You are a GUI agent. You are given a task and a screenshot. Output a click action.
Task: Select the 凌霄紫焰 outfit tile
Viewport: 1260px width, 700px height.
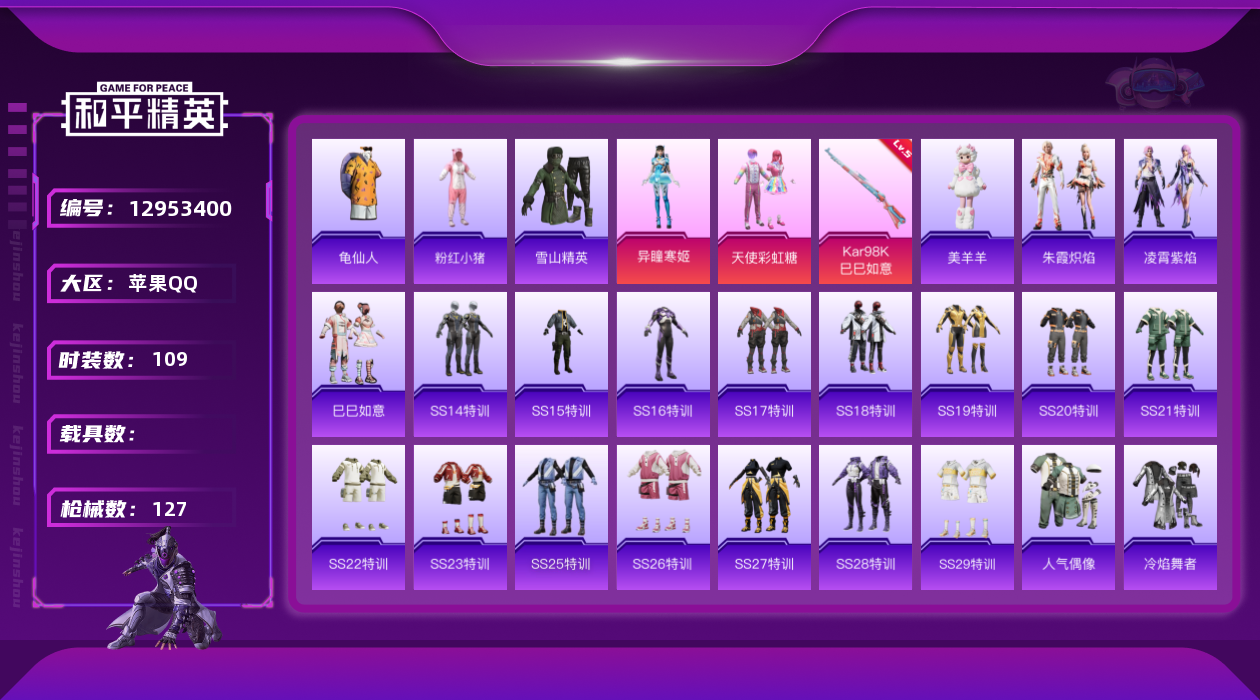[x=1170, y=211]
